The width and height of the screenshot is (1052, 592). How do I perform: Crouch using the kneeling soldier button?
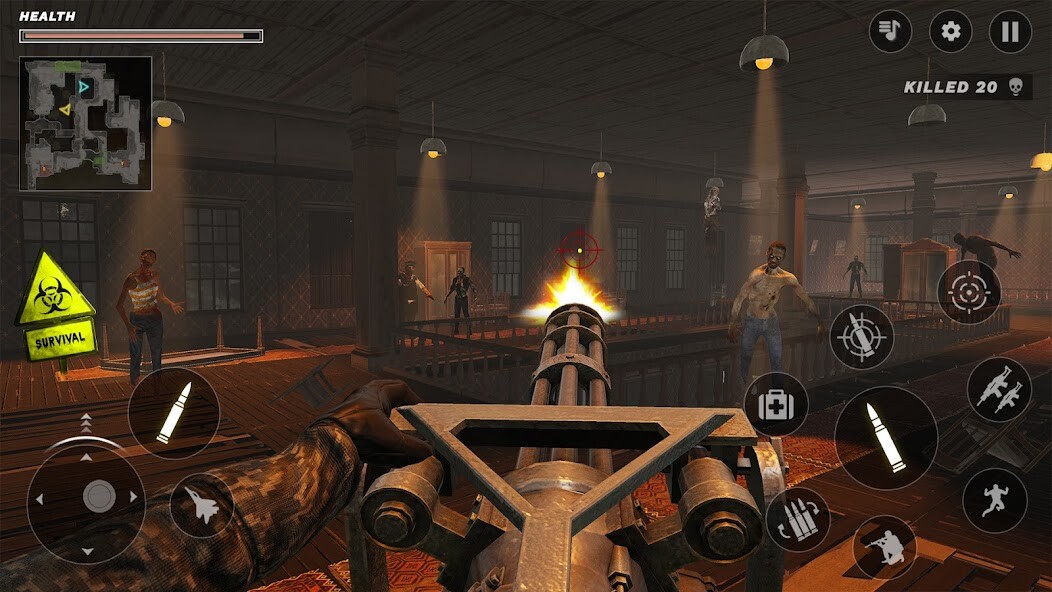(x=885, y=546)
